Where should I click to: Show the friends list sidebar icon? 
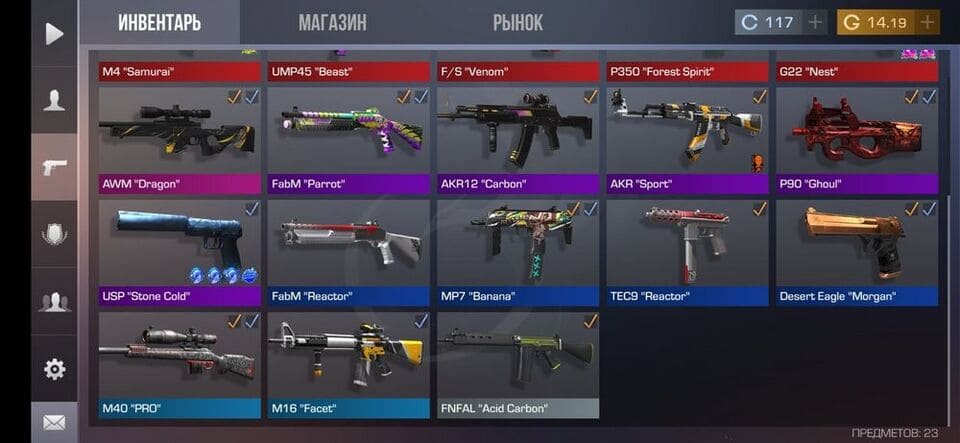point(54,301)
